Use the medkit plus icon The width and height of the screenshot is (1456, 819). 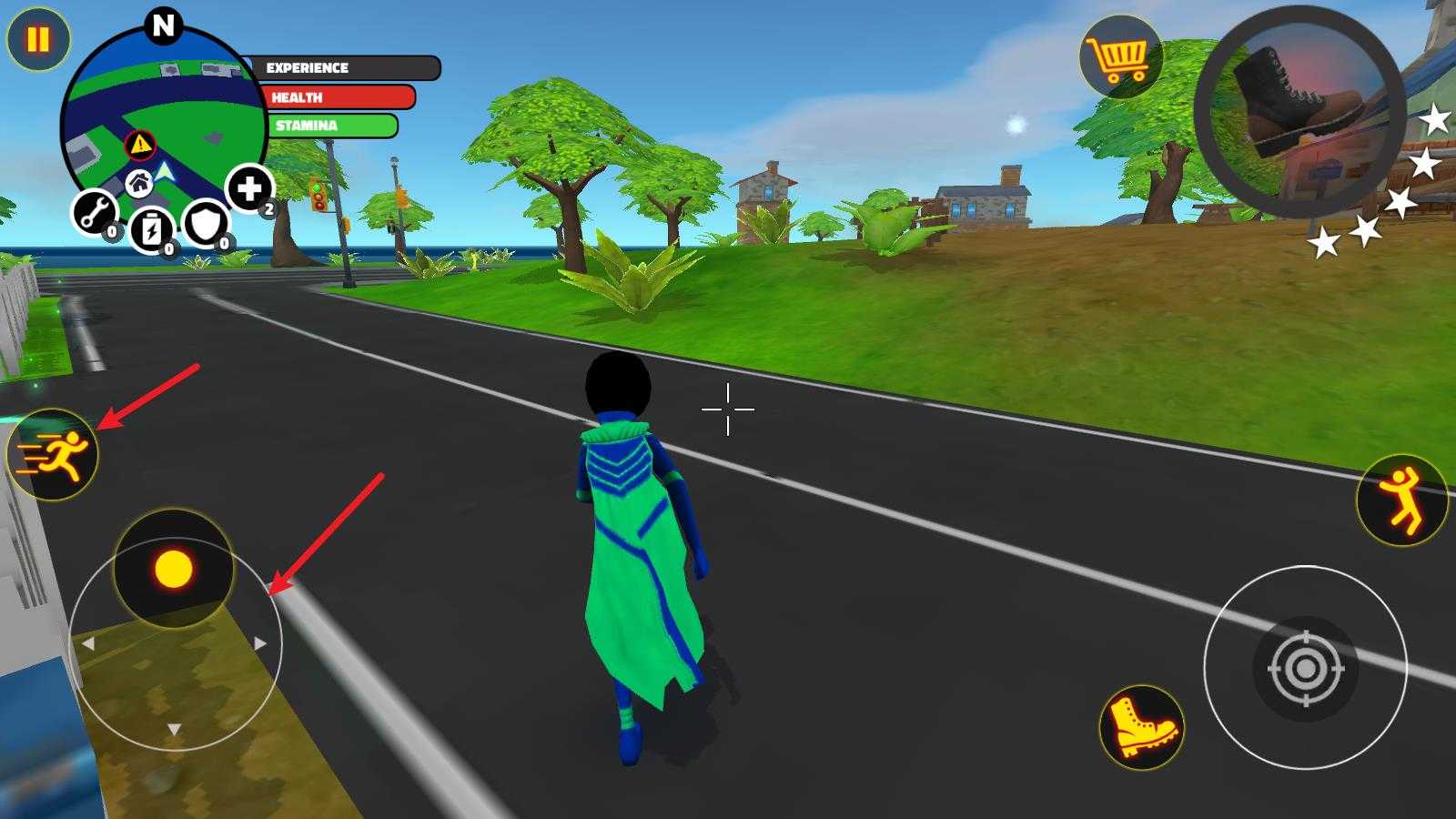tap(248, 188)
